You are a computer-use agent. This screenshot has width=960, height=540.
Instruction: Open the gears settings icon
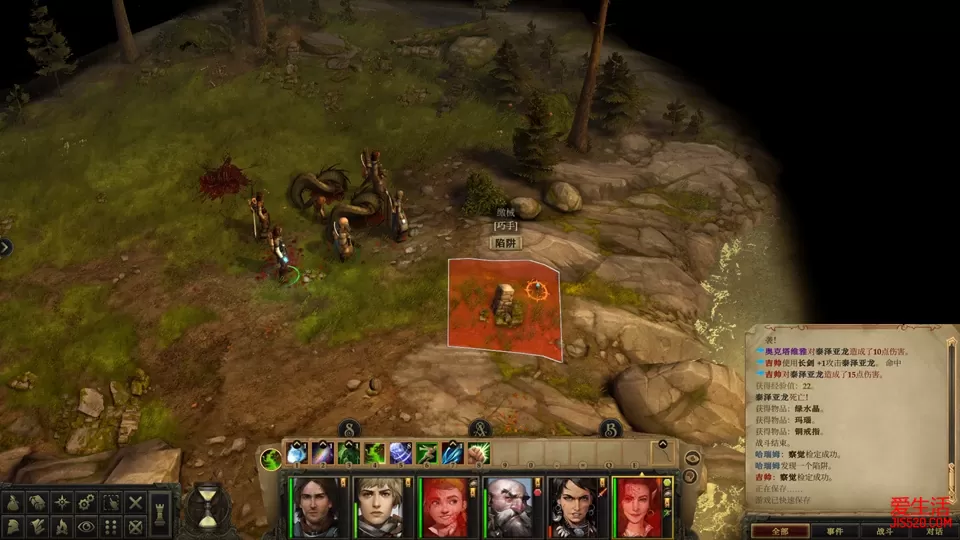pos(87,502)
